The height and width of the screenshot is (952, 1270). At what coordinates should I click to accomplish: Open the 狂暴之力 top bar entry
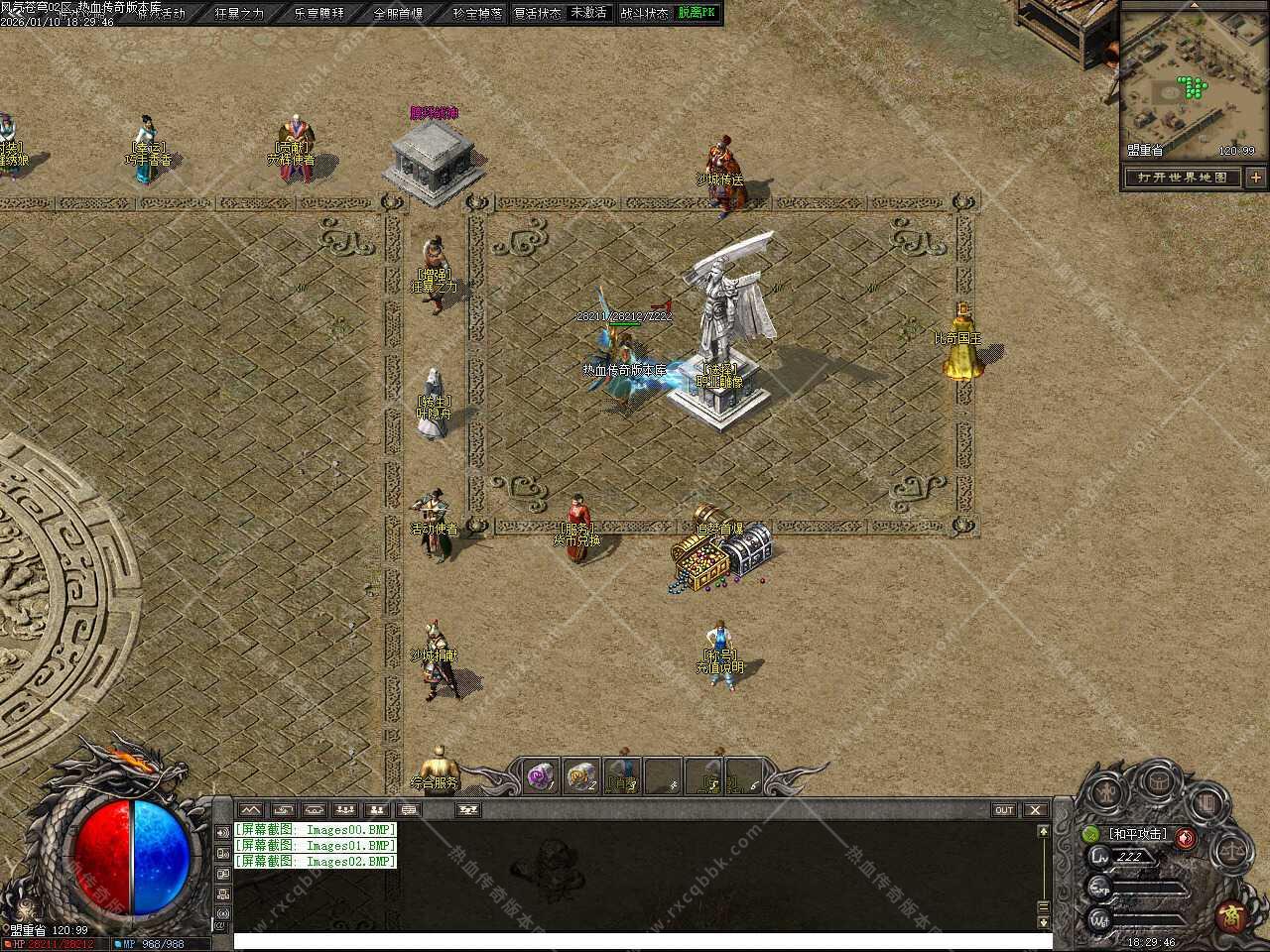(239, 14)
